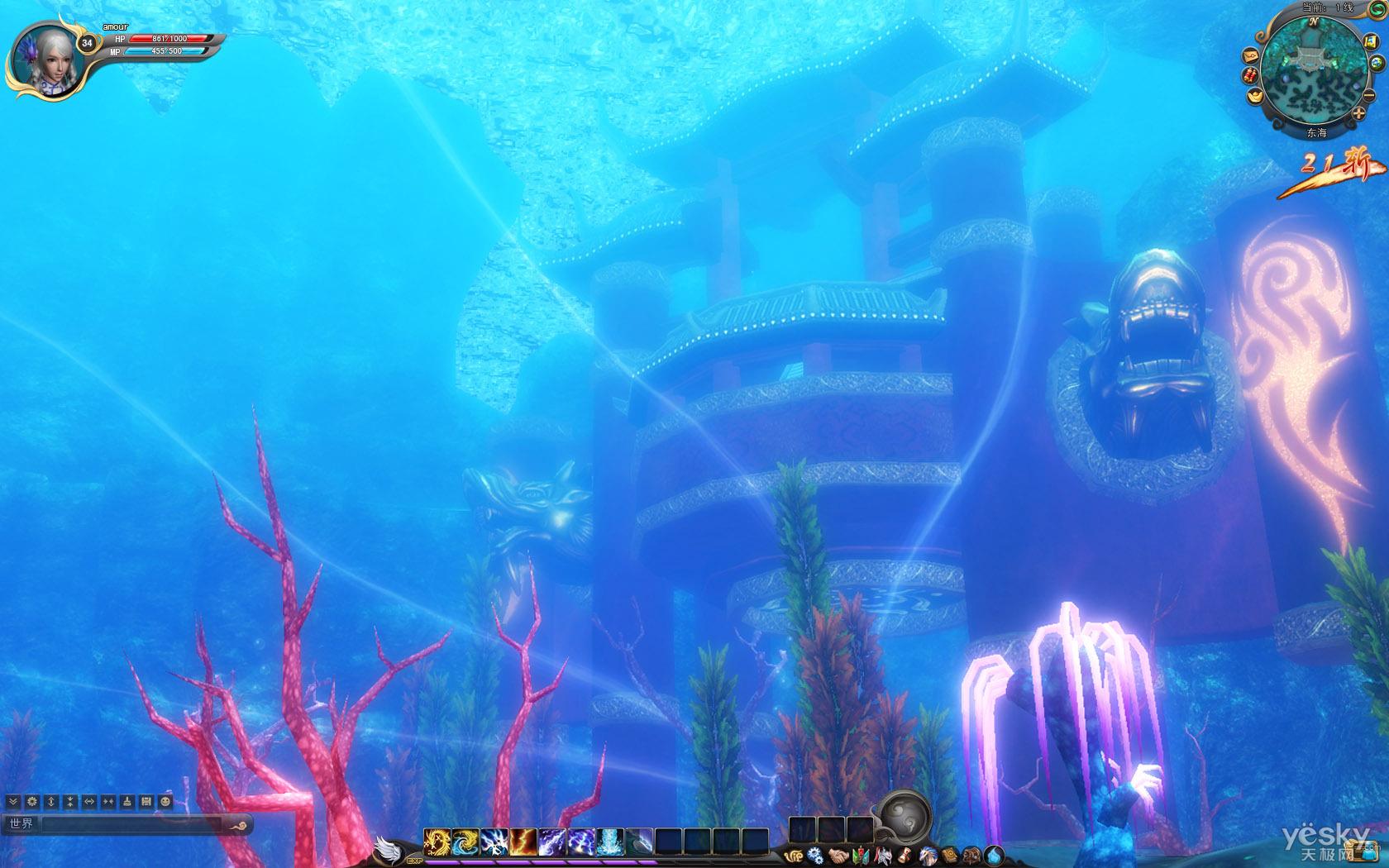Open the handshake social icon
Screen dimensions: 1389x868
coord(838,856)
